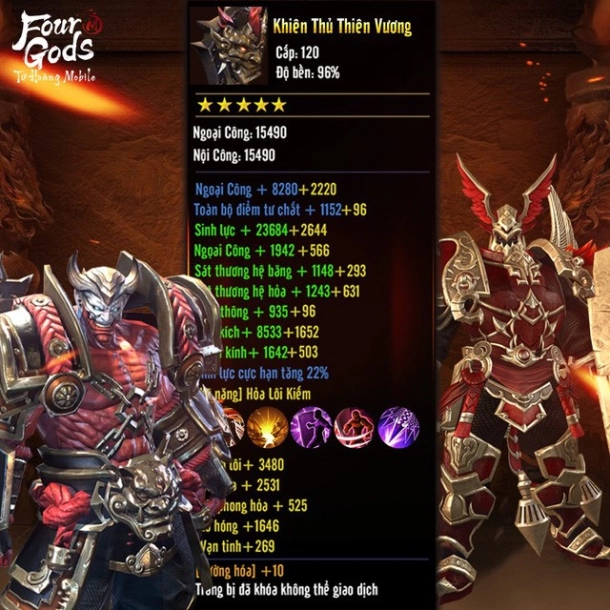610x610 pixels.
Task: Click the purple spike burst skill icon
Action: pyautogui.click(x=398, y=427)
